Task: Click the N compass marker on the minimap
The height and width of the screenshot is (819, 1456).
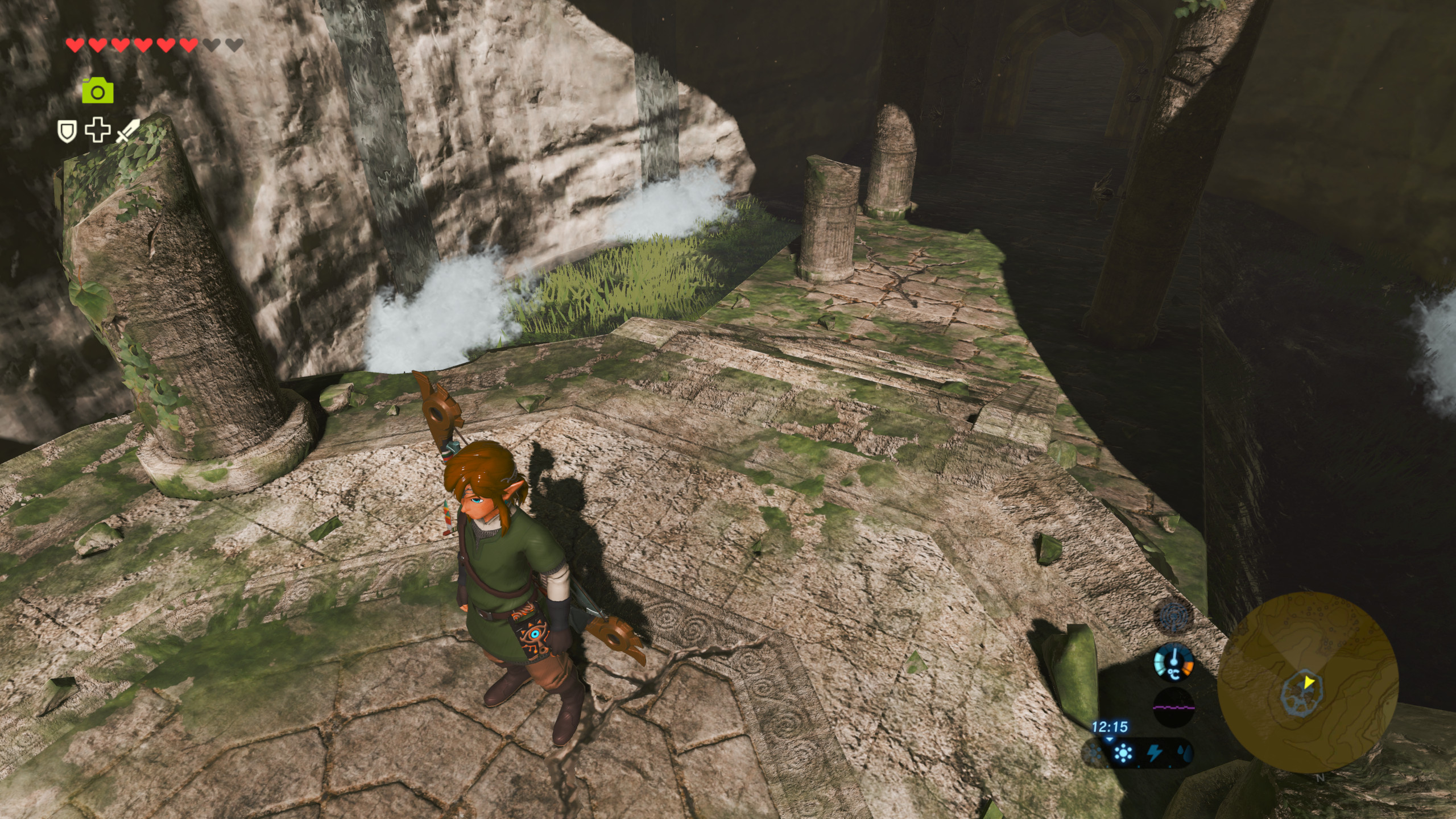Action: [x=1321, y=777]
